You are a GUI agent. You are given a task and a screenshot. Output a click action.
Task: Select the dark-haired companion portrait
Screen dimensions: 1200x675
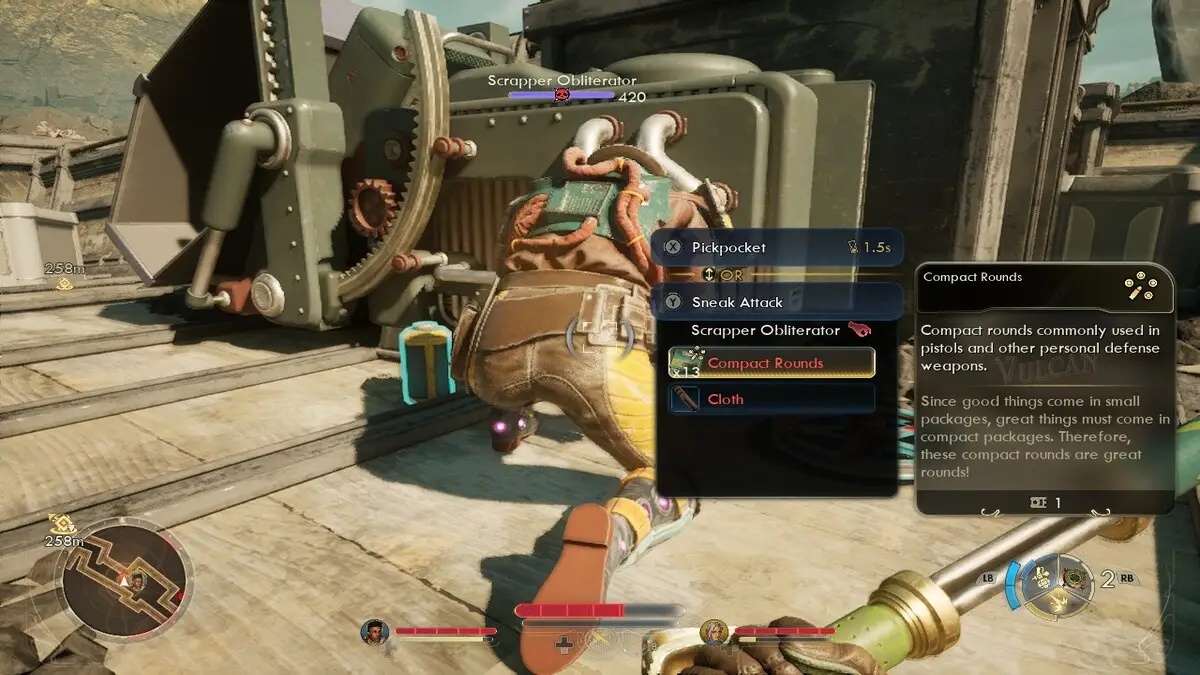point(375,632)
